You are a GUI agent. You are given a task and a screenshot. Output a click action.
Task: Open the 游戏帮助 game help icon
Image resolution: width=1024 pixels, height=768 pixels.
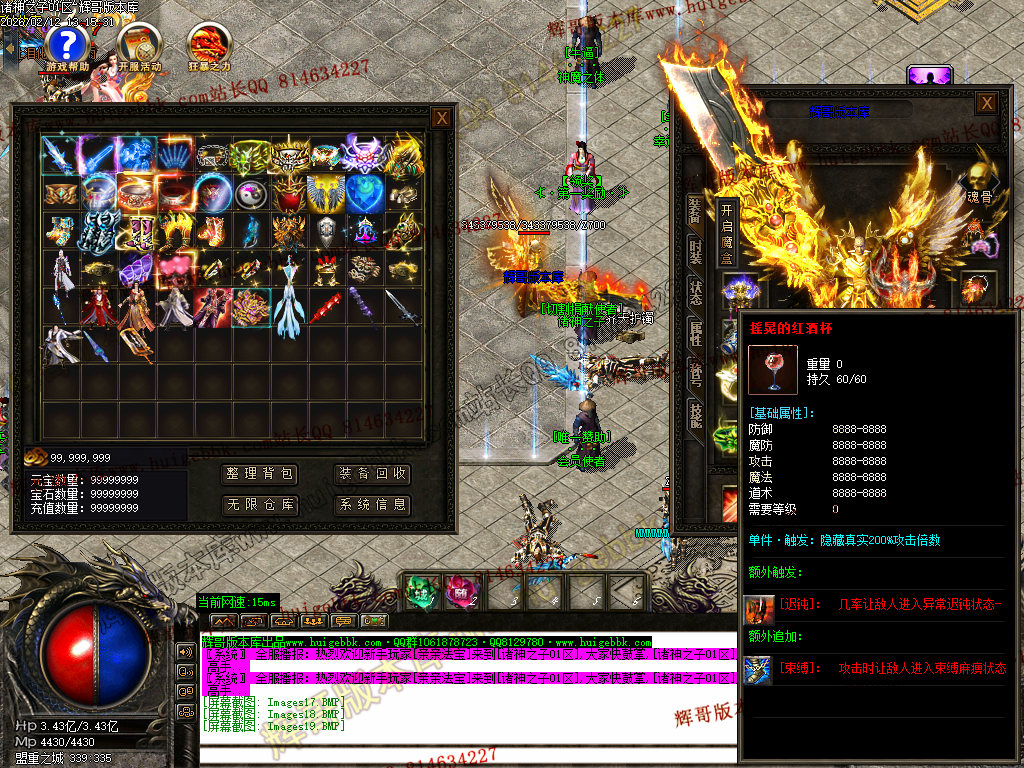pyautogui.click(x=67, y=45)
